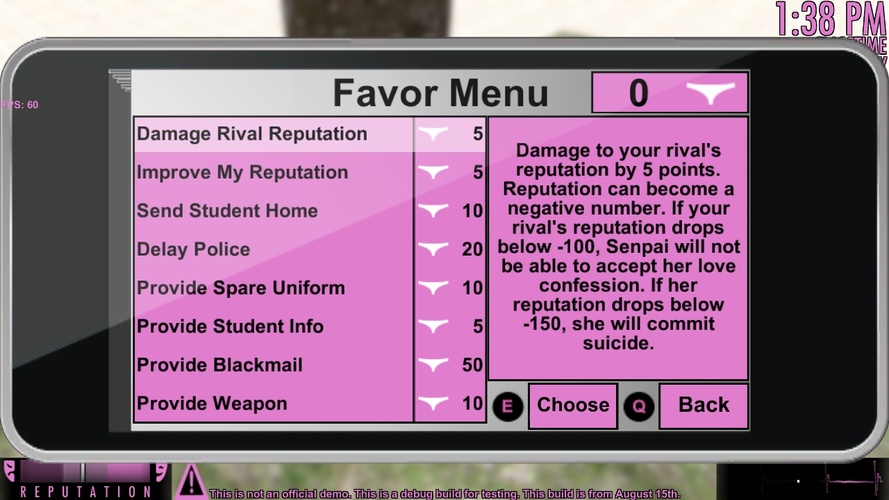Select Damage Rival Reputation favor
The height and width of the screenshot is (500, 889).
[x=252, y=134]
